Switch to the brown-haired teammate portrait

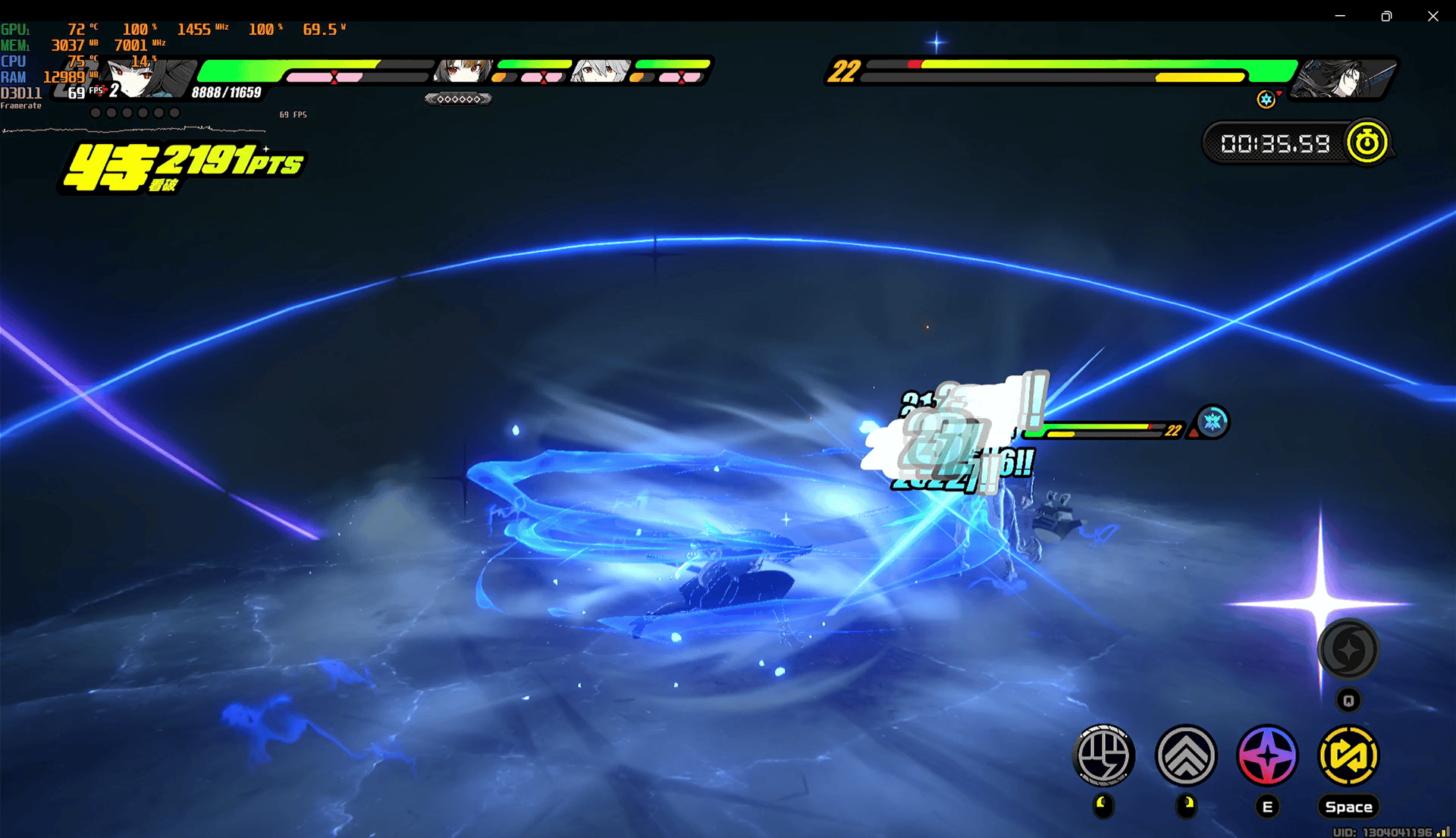[462, 71]
